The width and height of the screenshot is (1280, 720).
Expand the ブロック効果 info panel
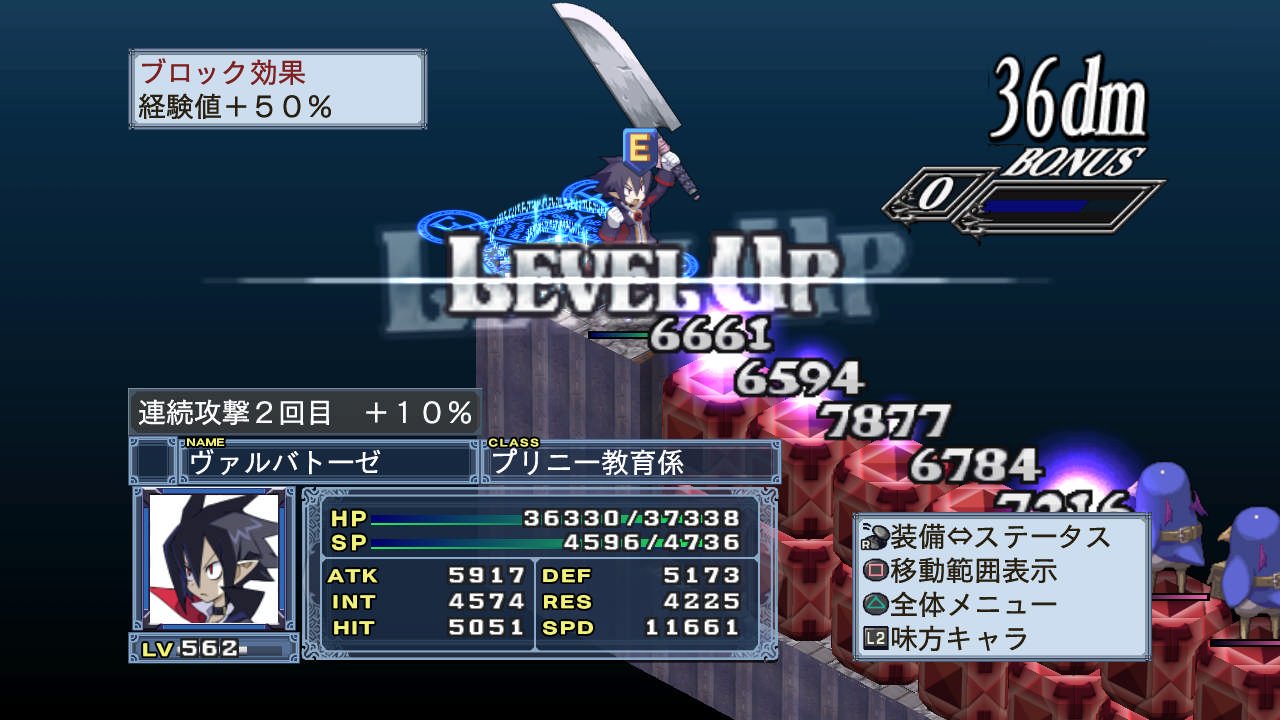pos(275,88)
